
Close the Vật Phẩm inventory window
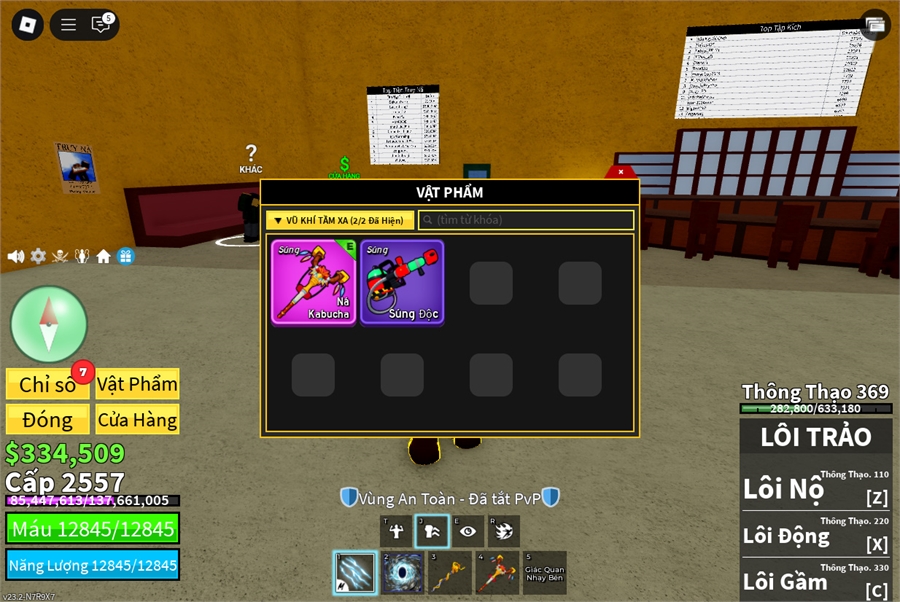pyautogui.click(x=621, y=172)
